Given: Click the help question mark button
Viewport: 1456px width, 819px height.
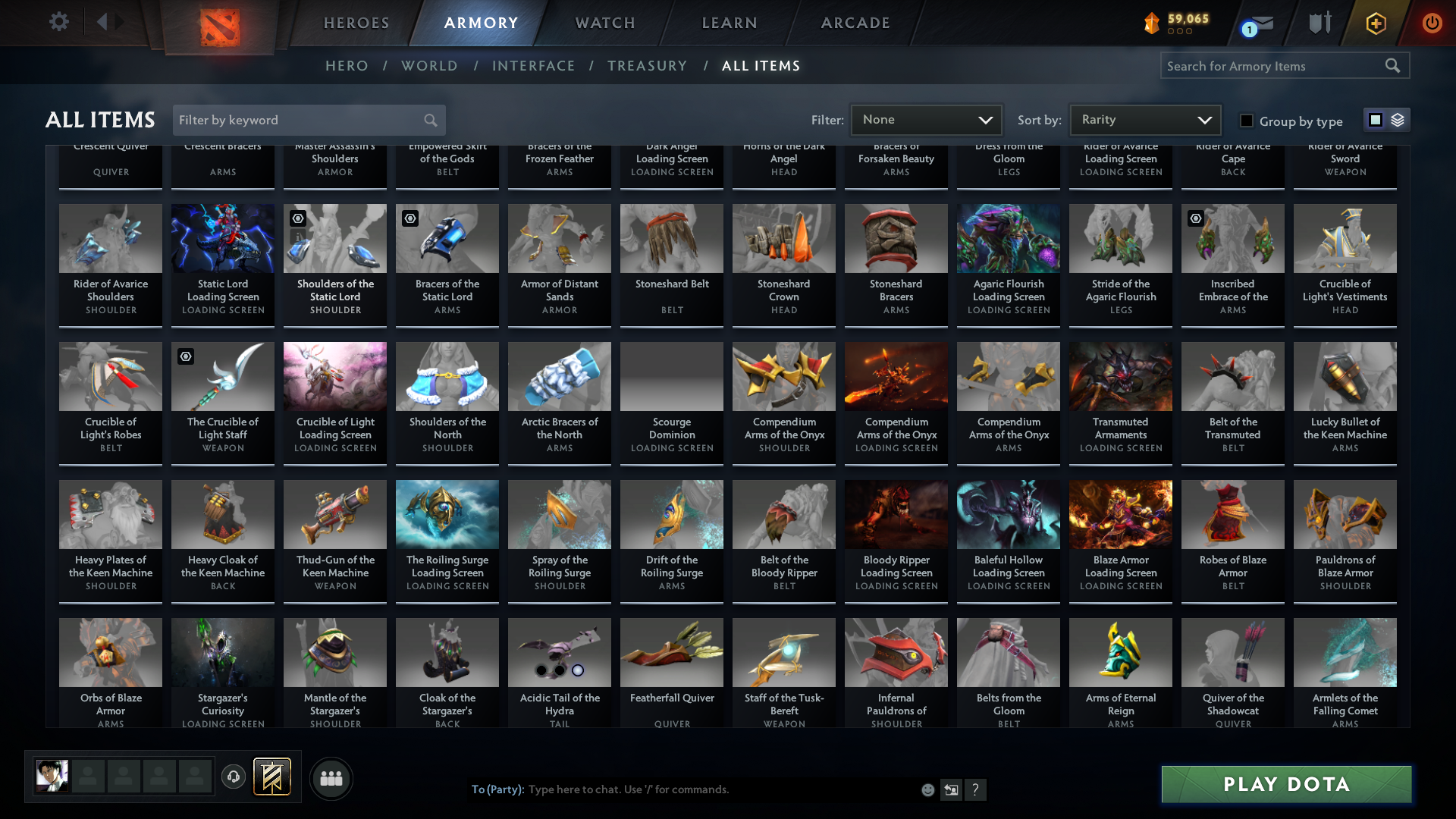Looking at the screenshot, I should click(x=976, y=789).
